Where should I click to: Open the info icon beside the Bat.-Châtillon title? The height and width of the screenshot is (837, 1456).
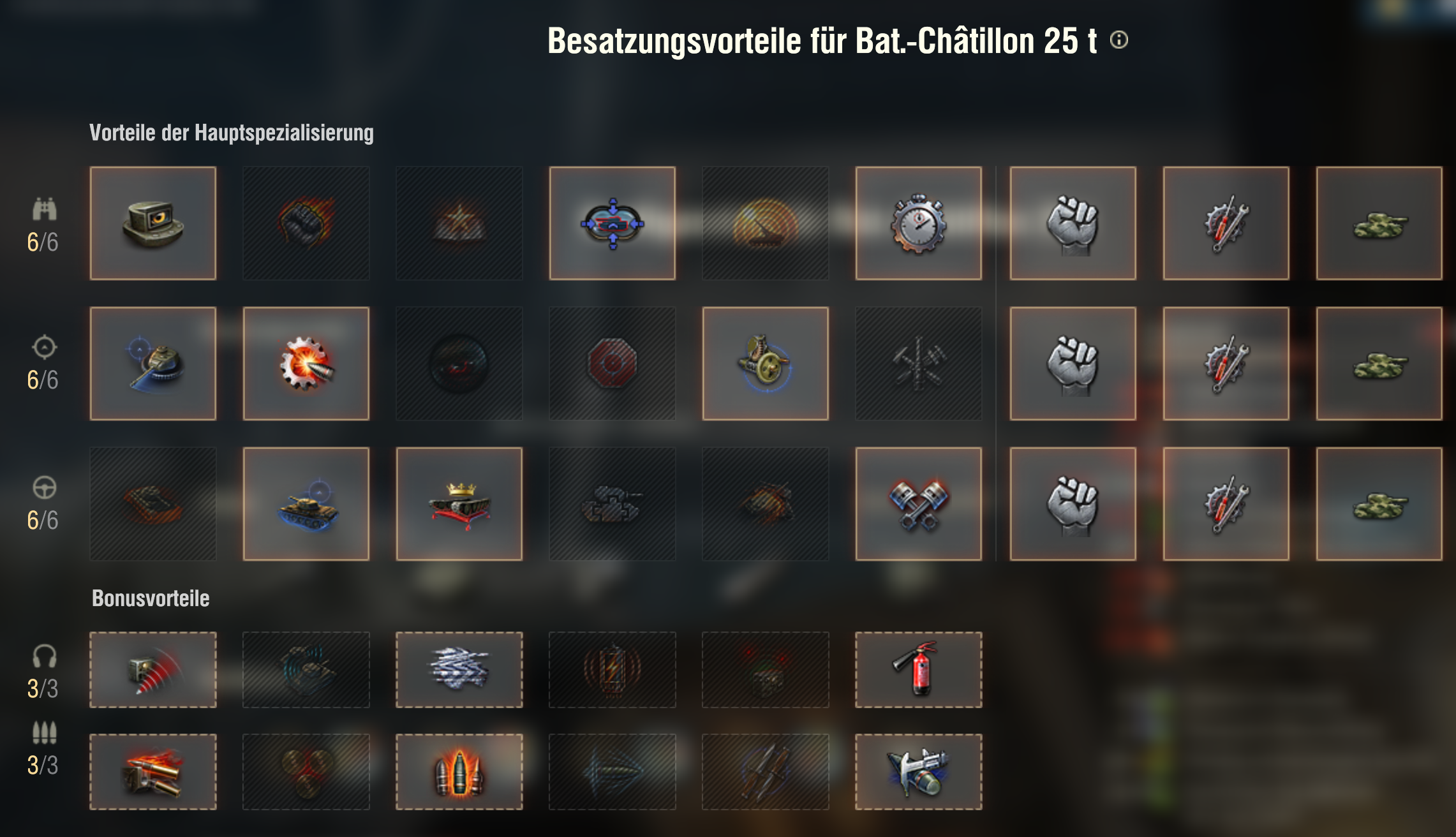coord(1119,40)
